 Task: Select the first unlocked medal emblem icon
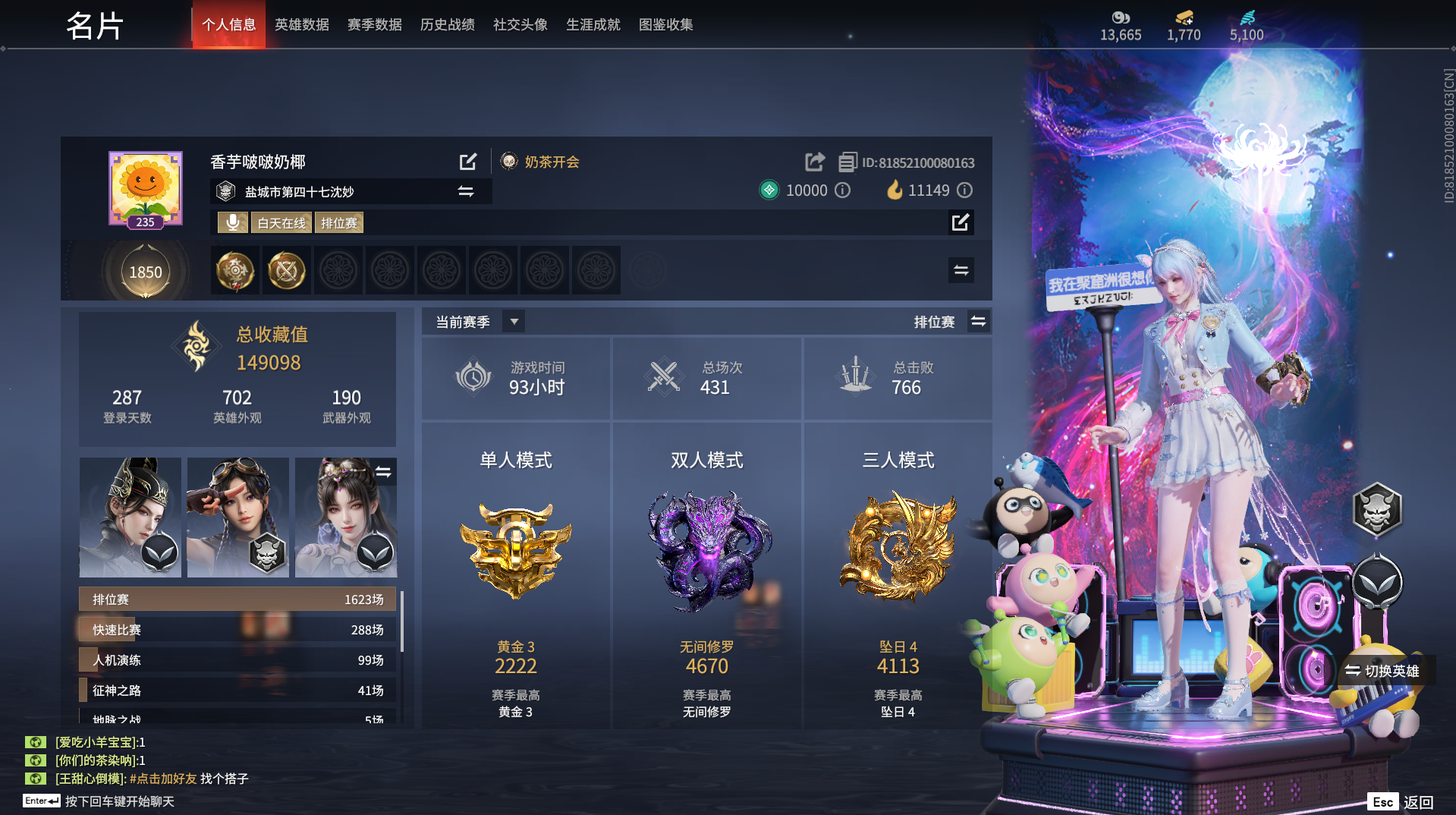point(235,270)
